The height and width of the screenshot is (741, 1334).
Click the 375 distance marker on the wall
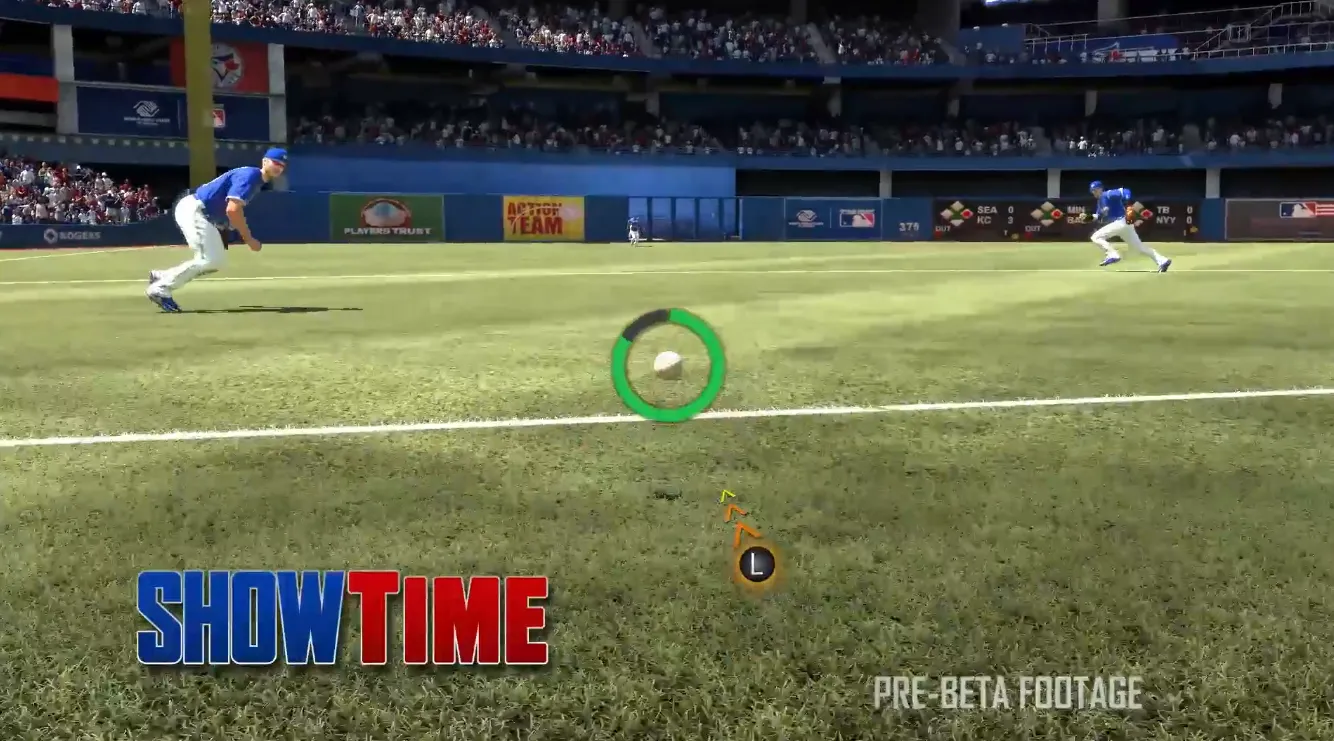coord(910,226)
